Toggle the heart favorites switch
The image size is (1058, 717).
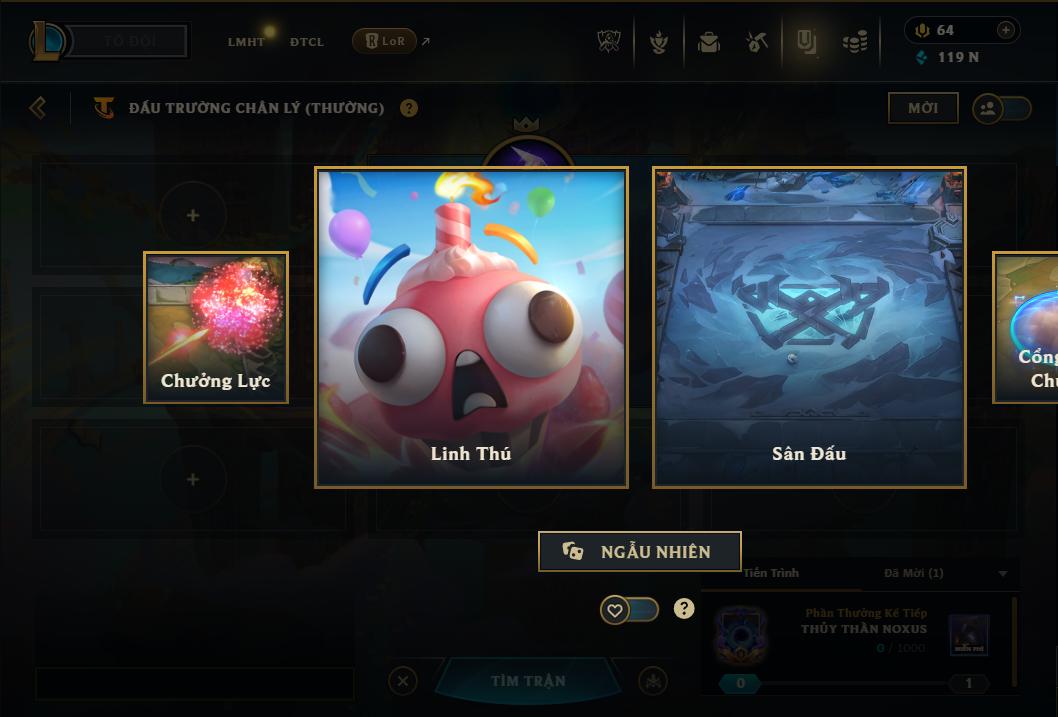point(629,609)
